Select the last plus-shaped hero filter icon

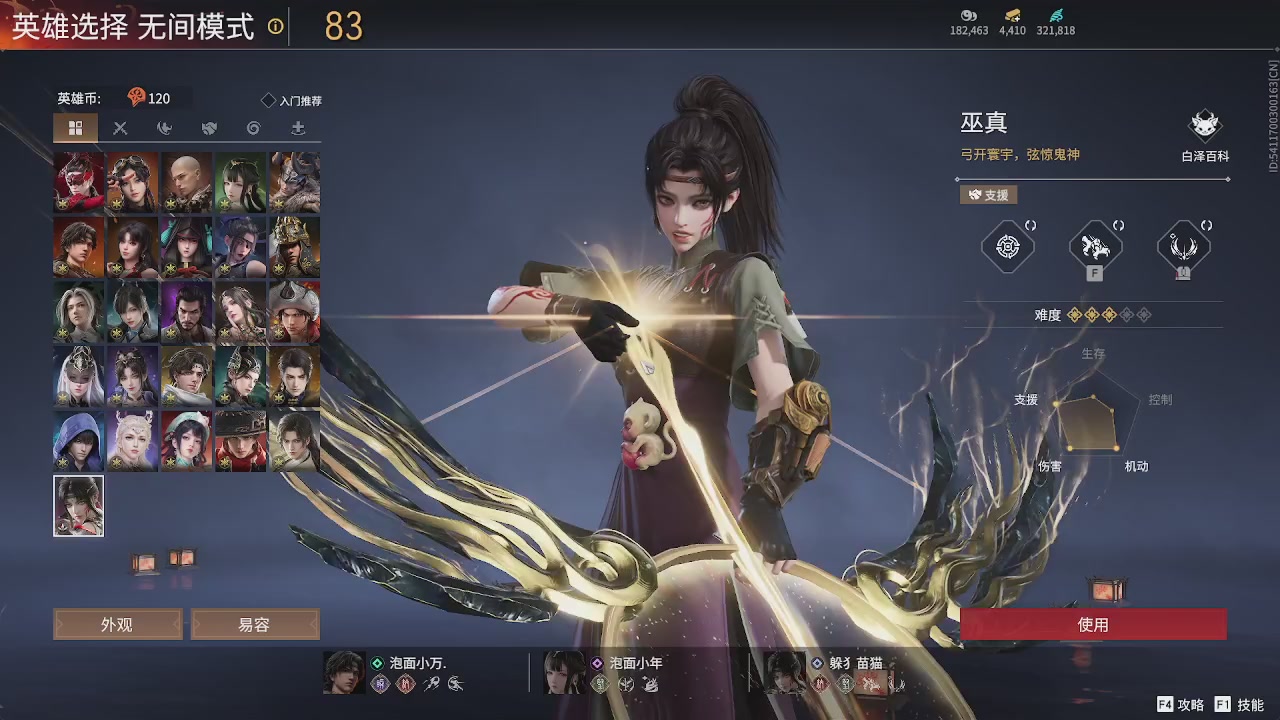tap(295, 128)
